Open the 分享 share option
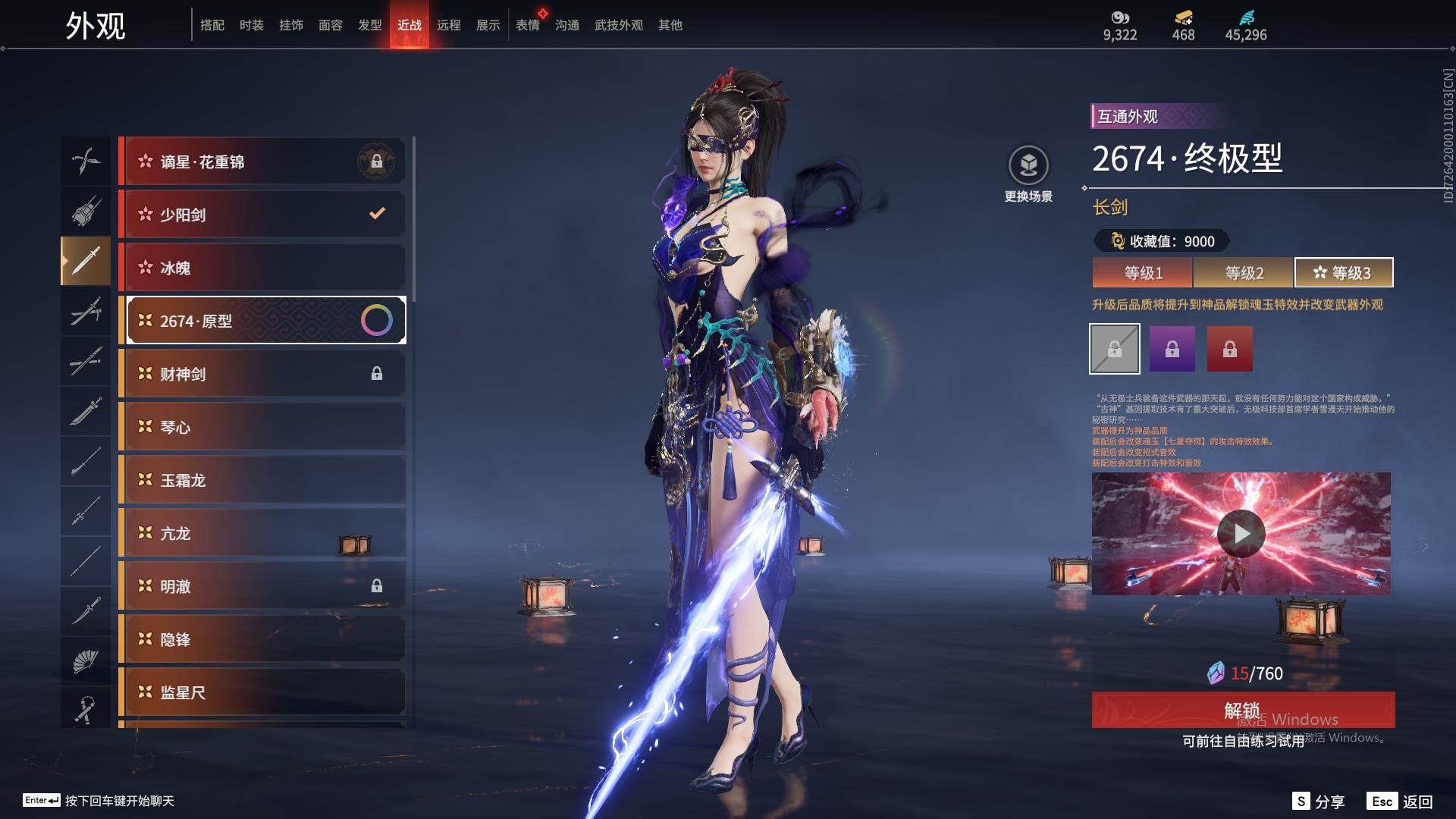 pos(1318,802)
